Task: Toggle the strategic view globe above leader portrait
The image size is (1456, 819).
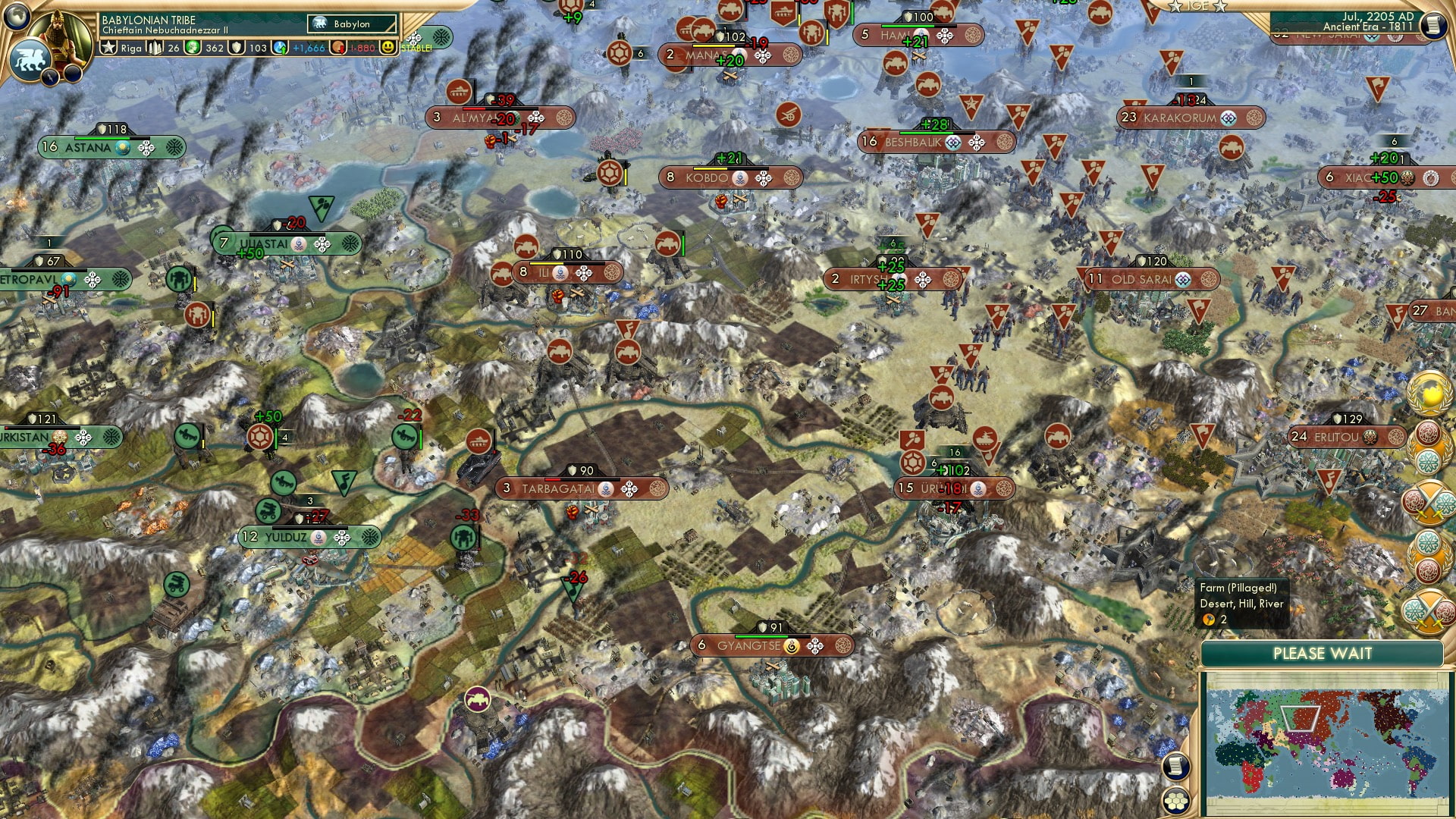Action: click(16, 17)
